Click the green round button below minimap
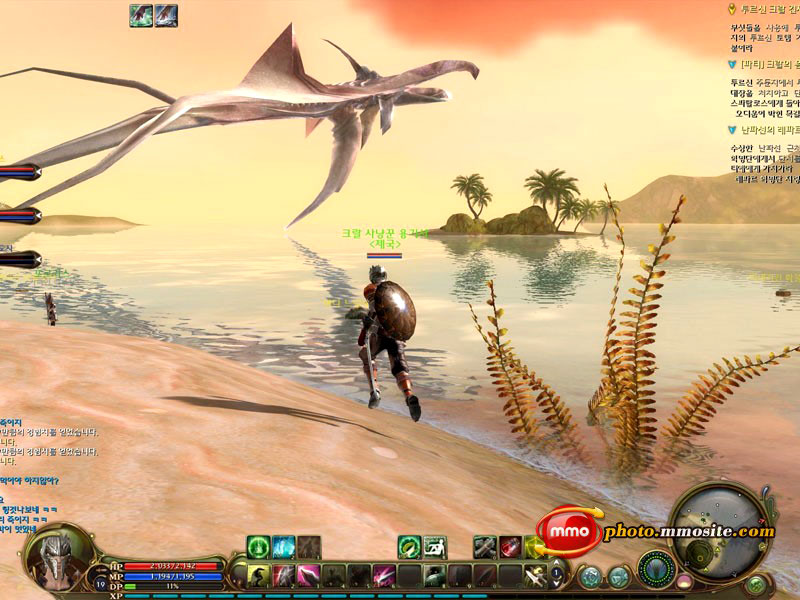This screenshot has height=600, width=800. 755,585
